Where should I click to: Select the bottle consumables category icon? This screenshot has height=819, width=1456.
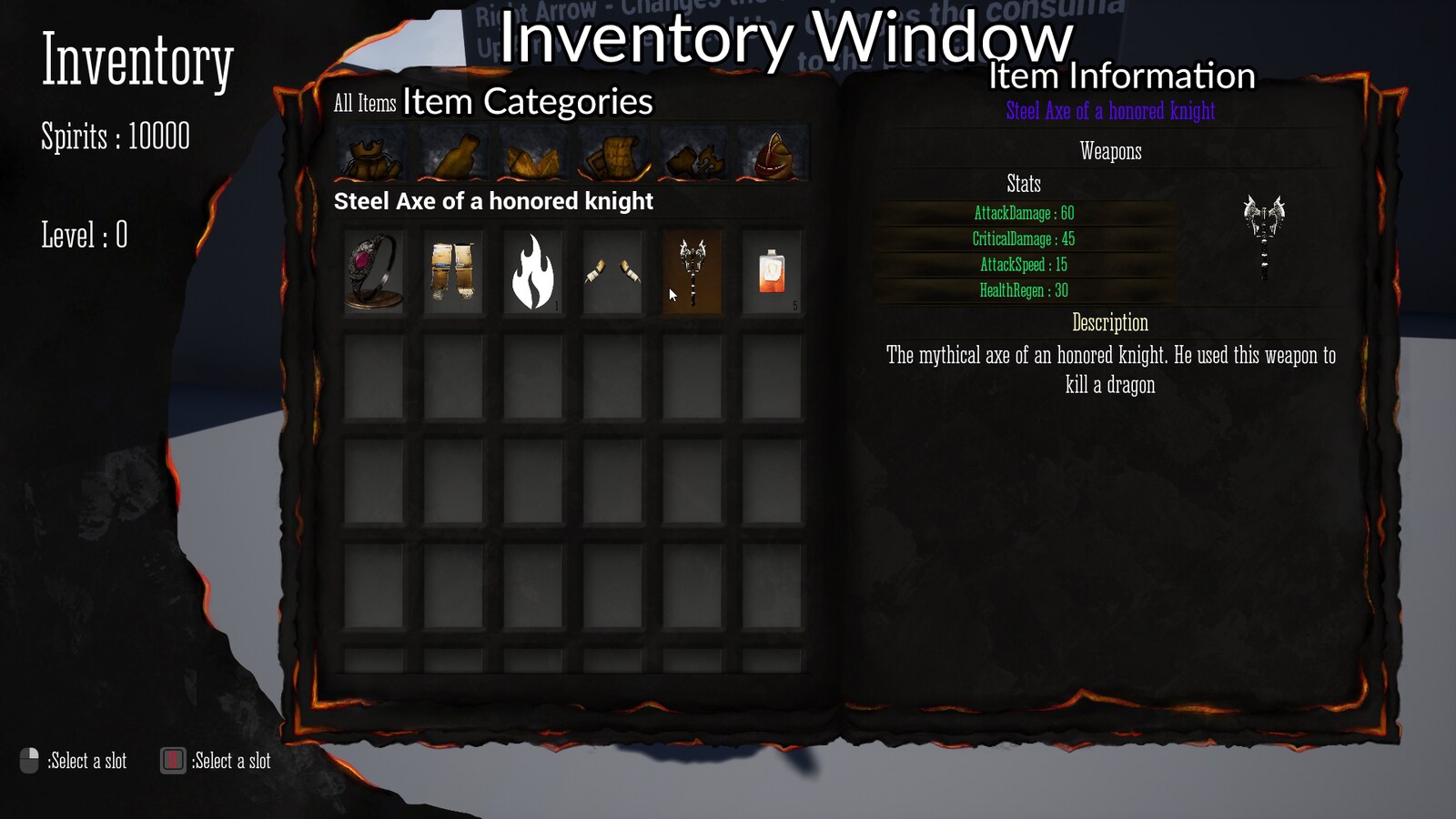click(x=453, y=155)
